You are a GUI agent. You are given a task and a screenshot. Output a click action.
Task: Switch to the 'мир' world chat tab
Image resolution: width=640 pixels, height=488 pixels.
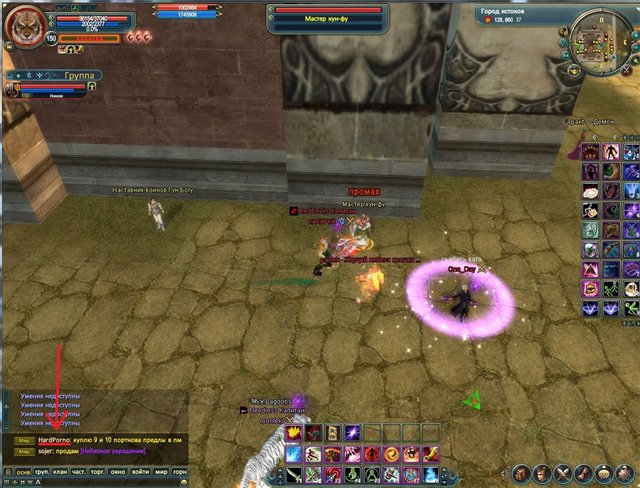click(161, 470)
